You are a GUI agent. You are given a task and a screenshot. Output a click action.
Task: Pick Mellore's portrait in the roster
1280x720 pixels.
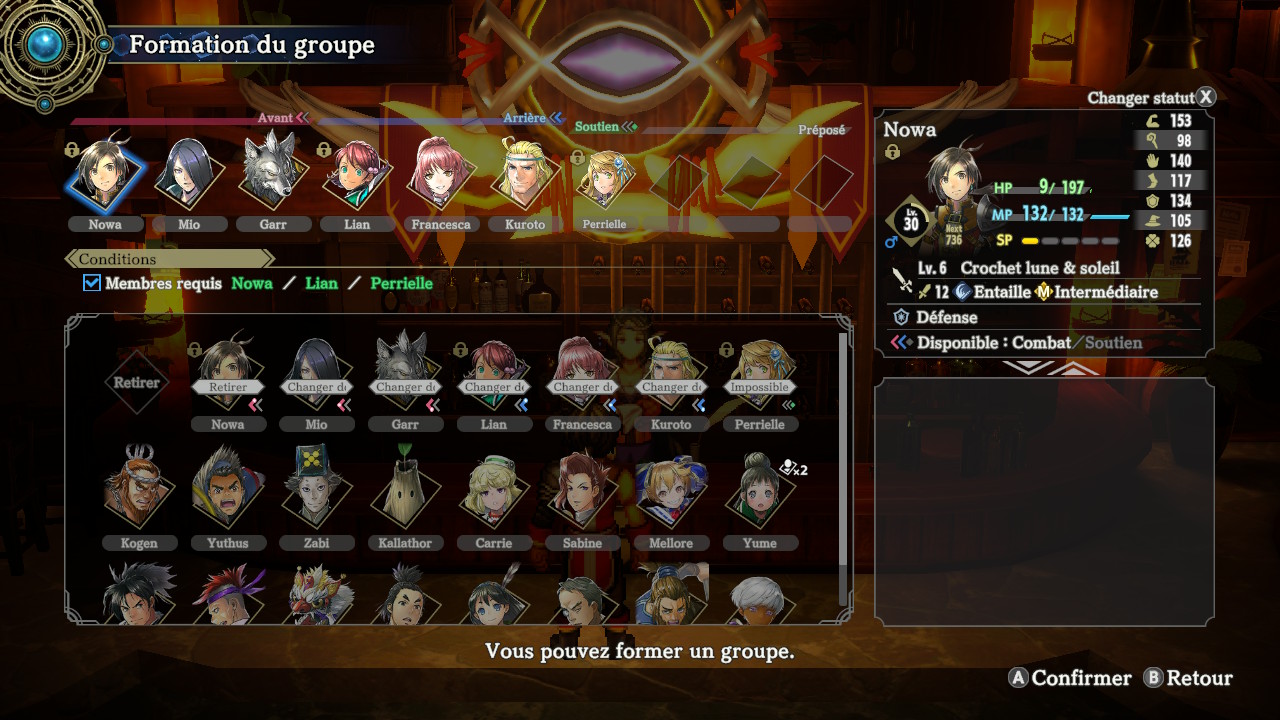tap(670, 492)
